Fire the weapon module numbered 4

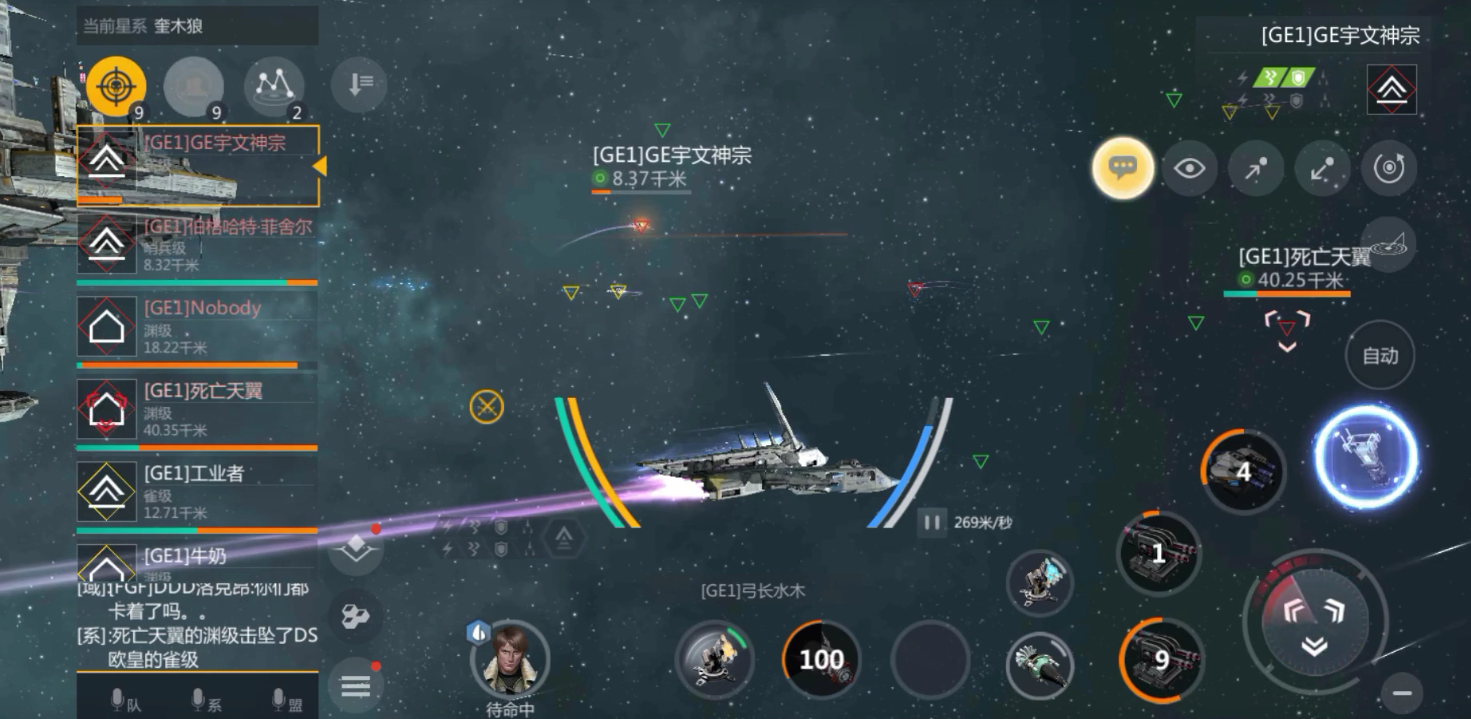pos(1243,472)
